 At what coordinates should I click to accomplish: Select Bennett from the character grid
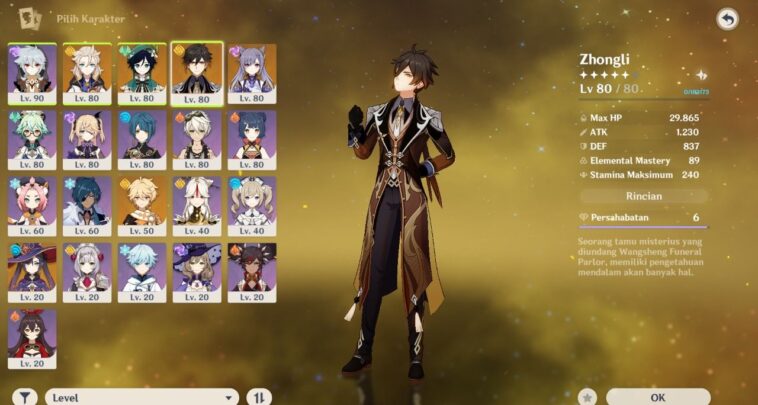[196, 139]
